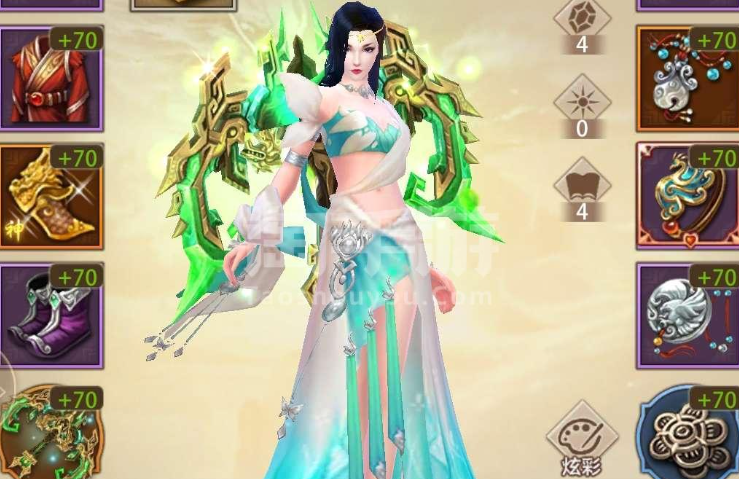739x479 pixels.
Task: Inspect the silver lock necklace slot
Action: click(x=688, y=78)
